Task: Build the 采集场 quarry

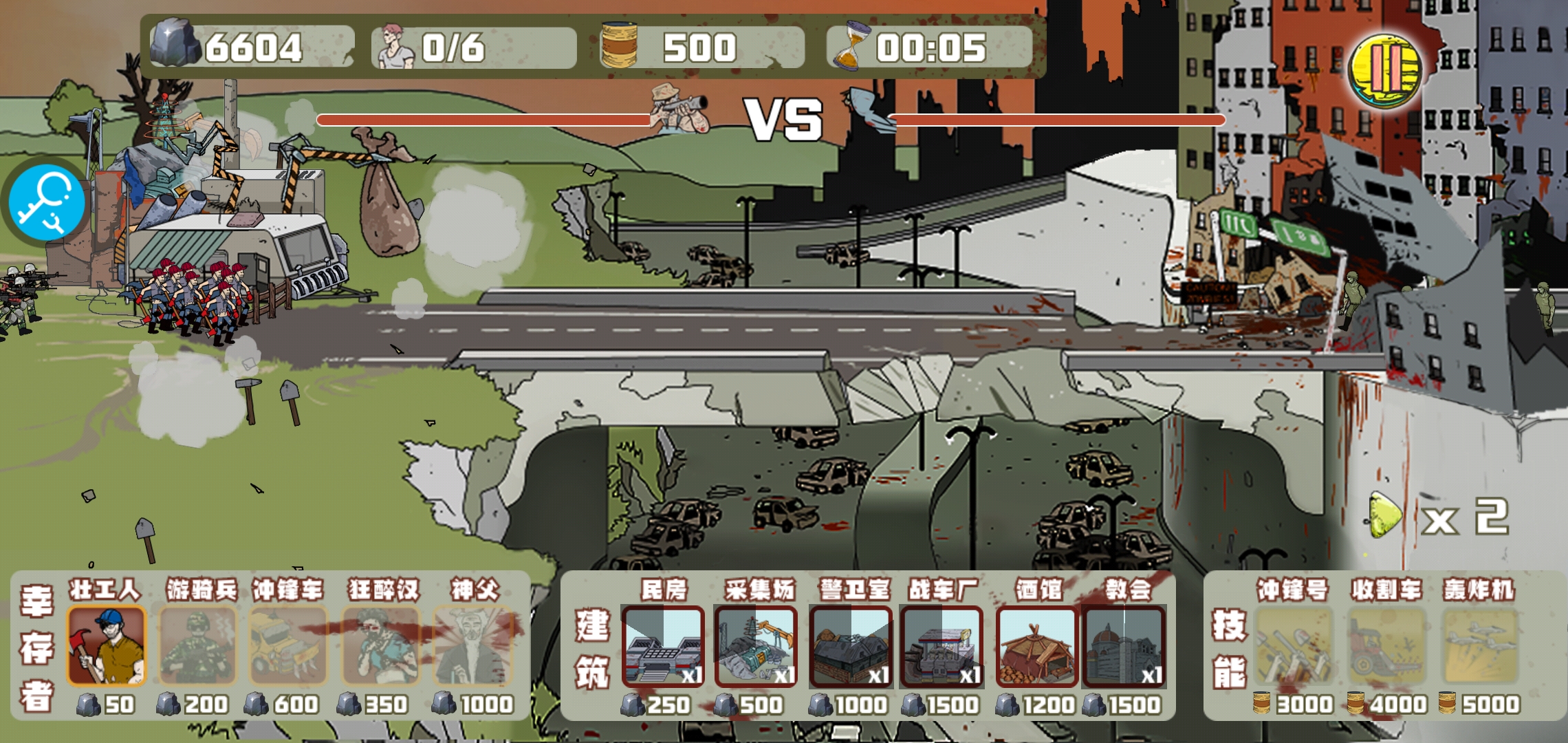Action: 756,647
